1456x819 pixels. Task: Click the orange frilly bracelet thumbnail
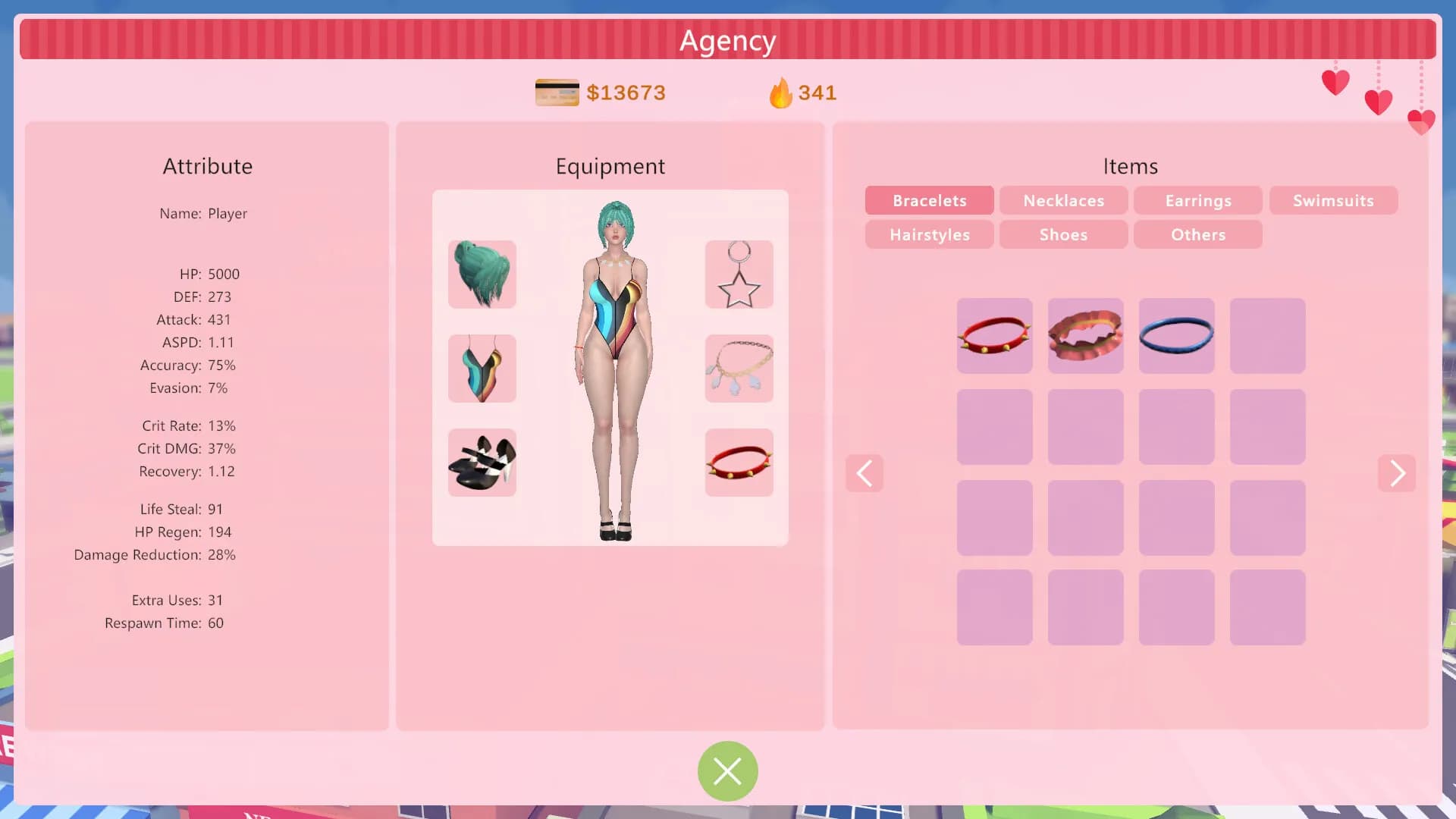[1085, 335]
